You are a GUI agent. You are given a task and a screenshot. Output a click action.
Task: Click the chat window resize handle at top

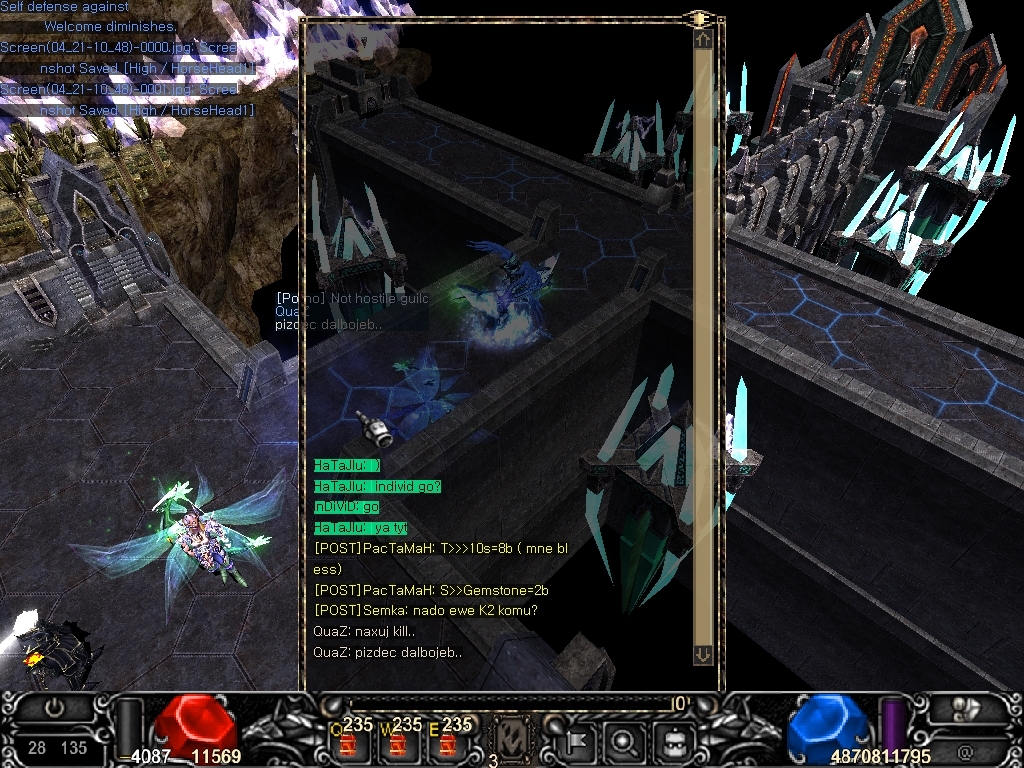click(698, 18)
